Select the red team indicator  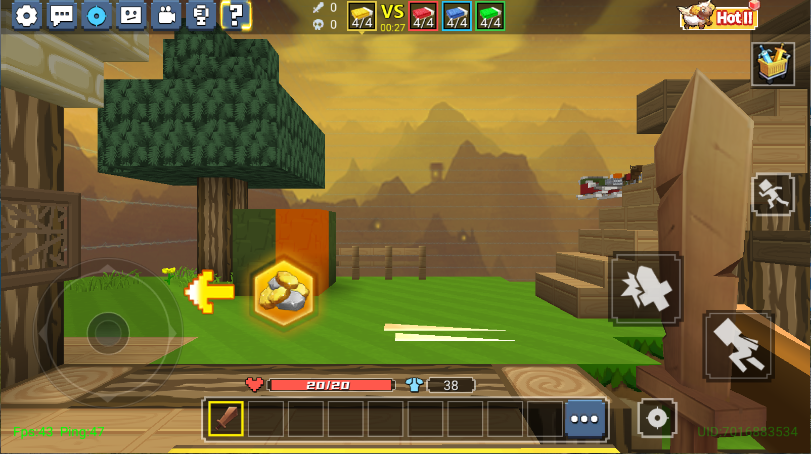pyautogui.click(x=423, y=16)
